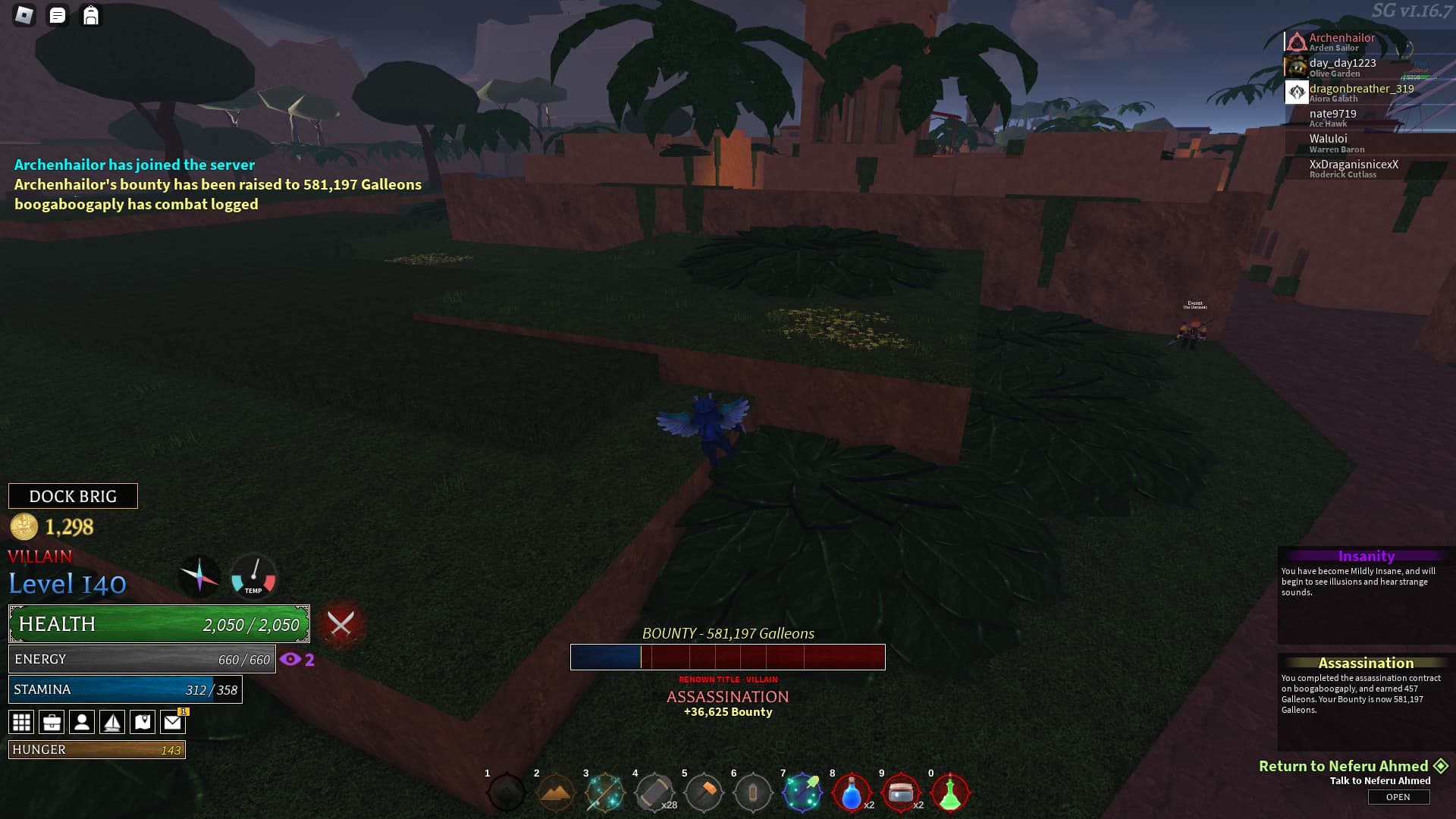Click the DOCK BRIG location label

[x=73, y=496]
